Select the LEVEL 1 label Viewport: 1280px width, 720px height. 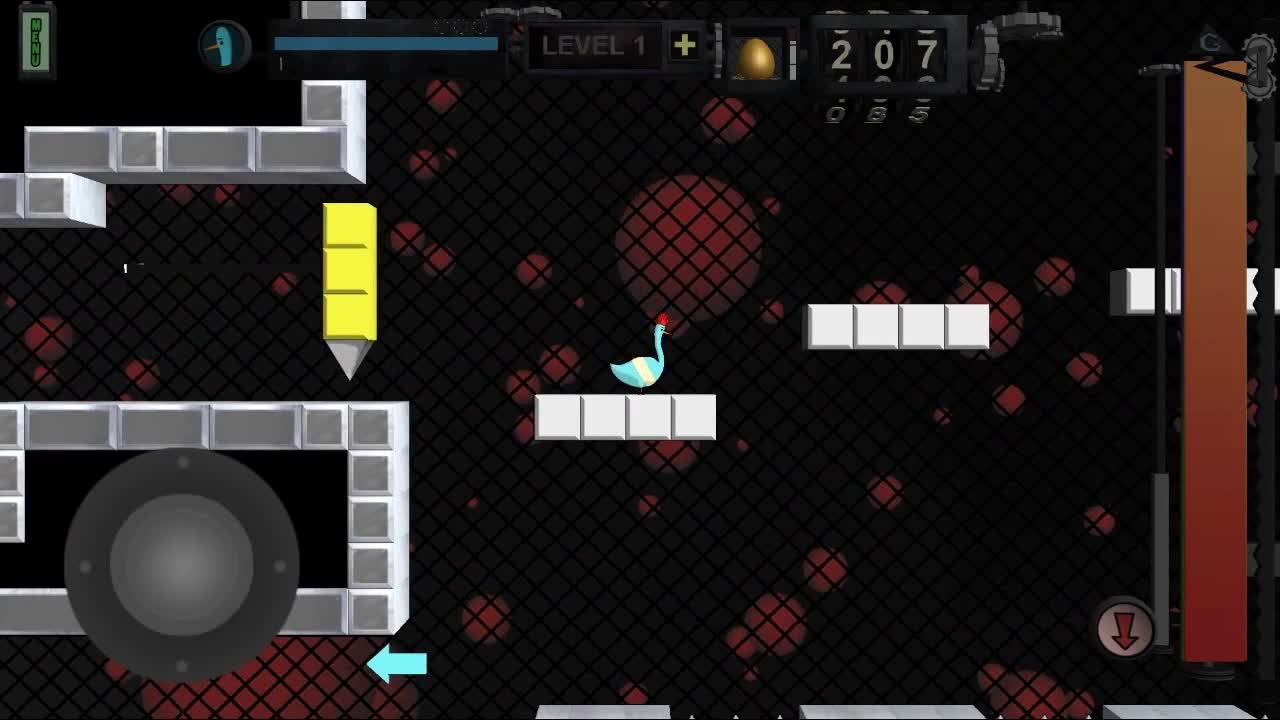tap(596, 47)
